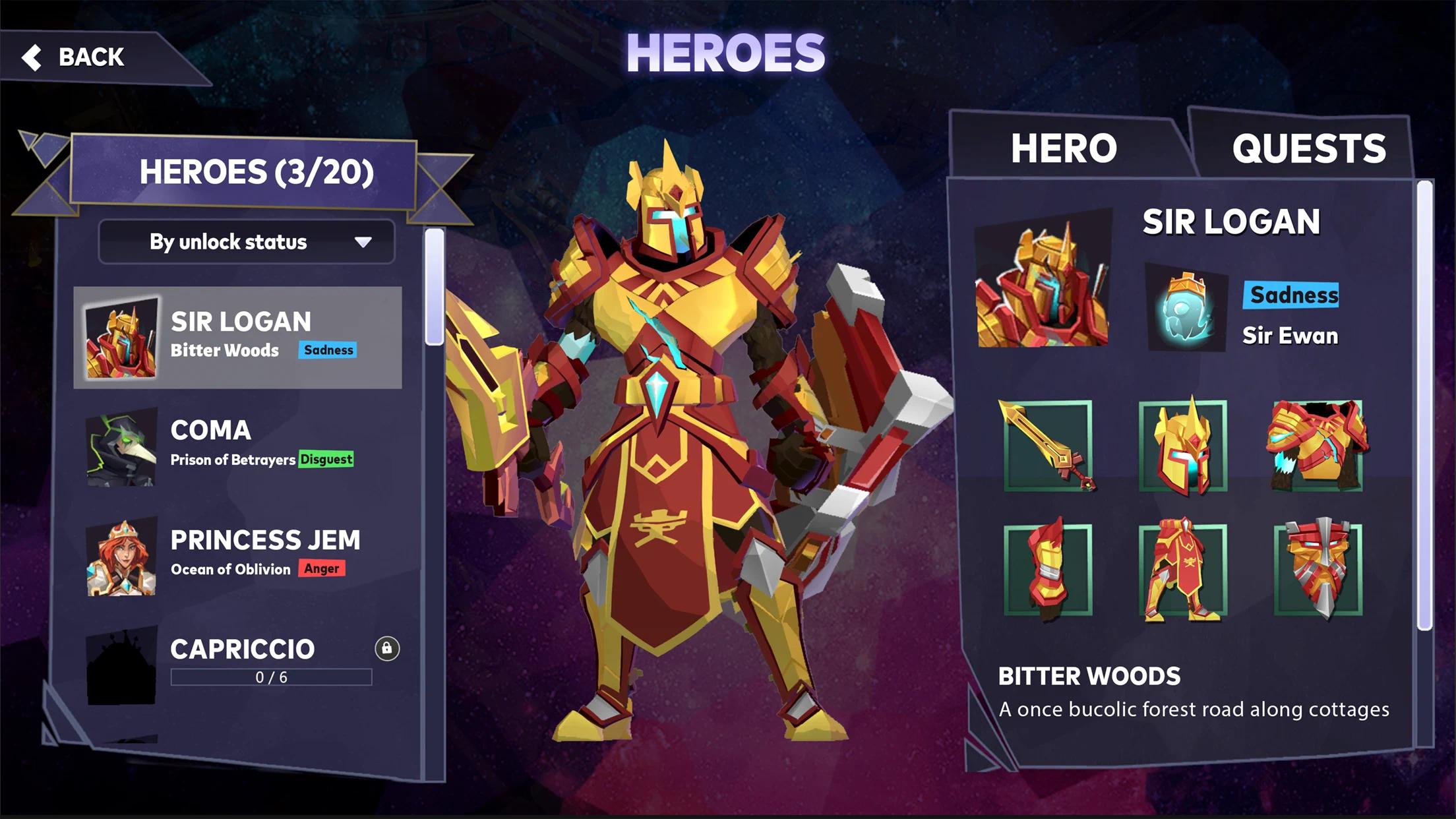Click Capriccio's 0/6 progress bar

[270, 678]
